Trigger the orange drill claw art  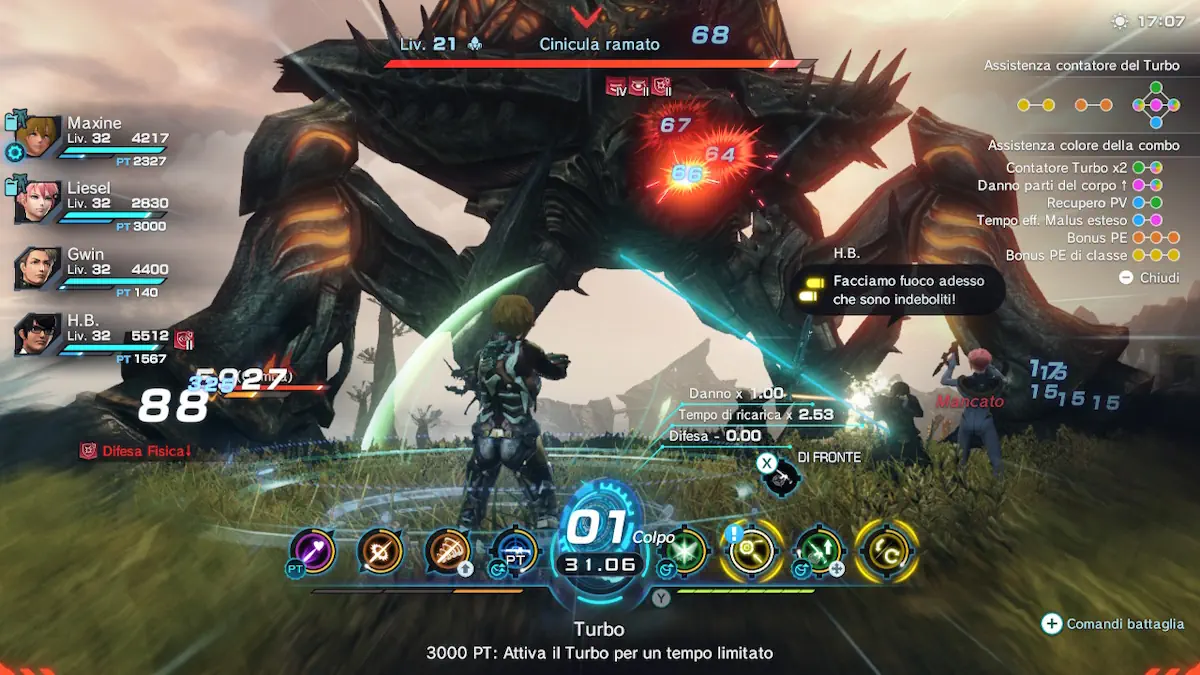point(448,551)
